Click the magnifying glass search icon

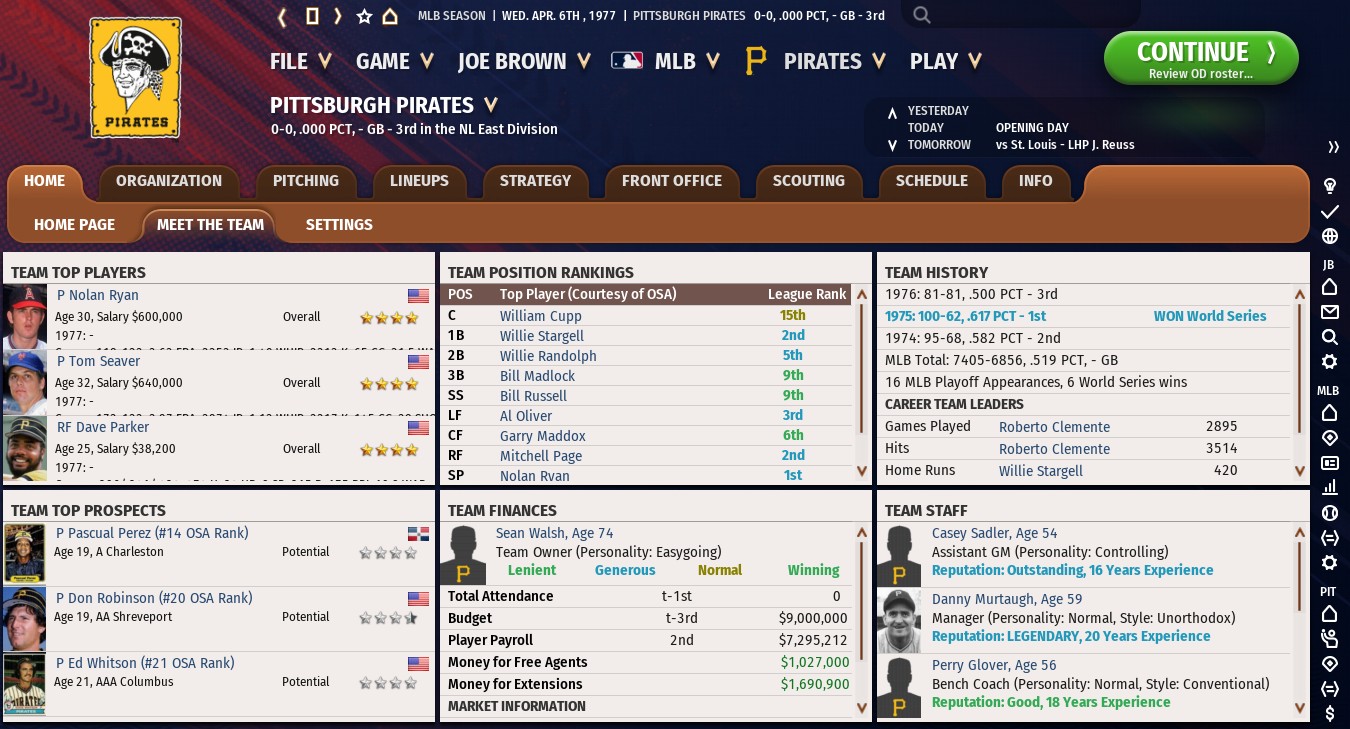922,15
